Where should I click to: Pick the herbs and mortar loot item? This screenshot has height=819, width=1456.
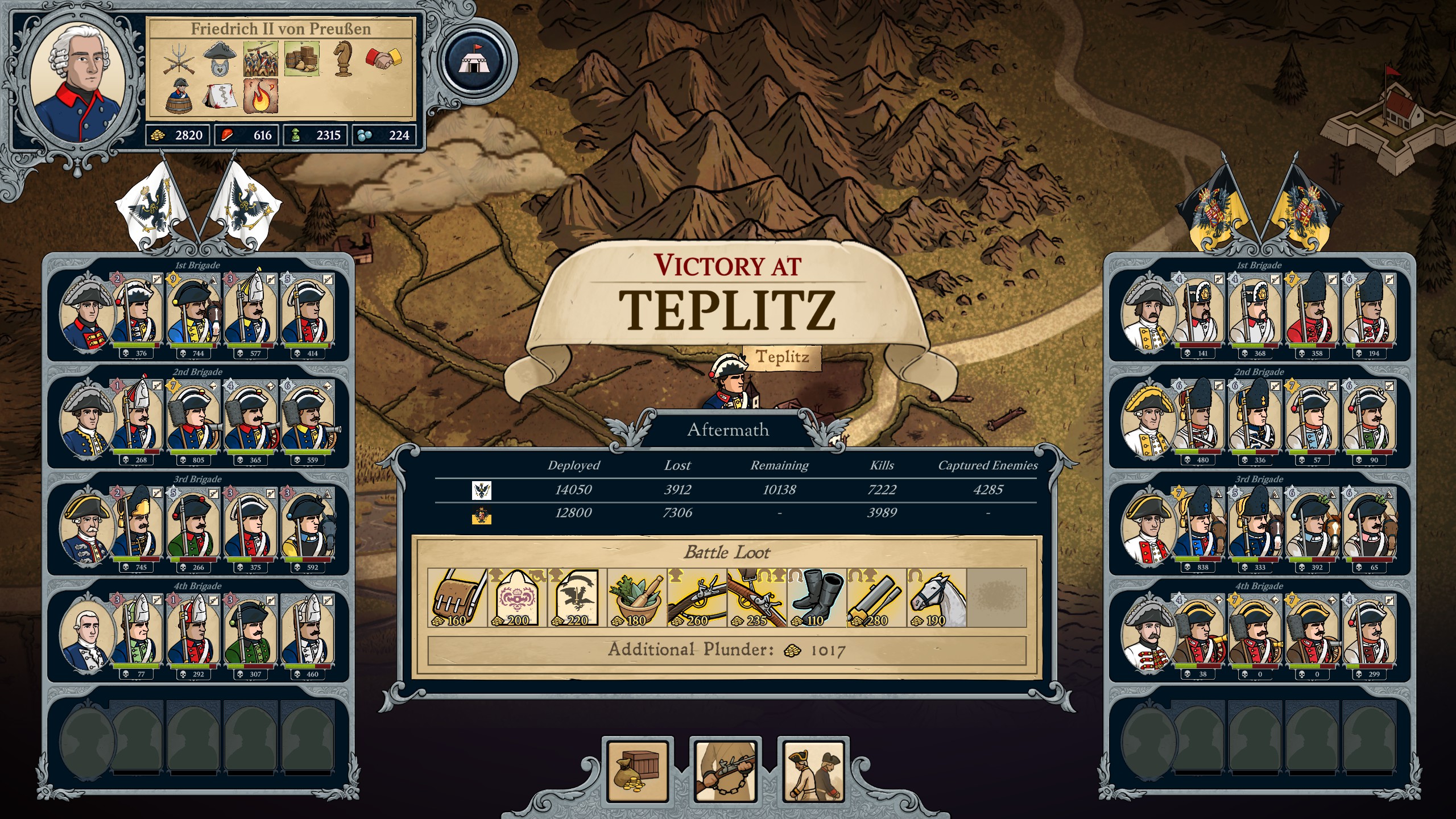[x=637, y=597]
